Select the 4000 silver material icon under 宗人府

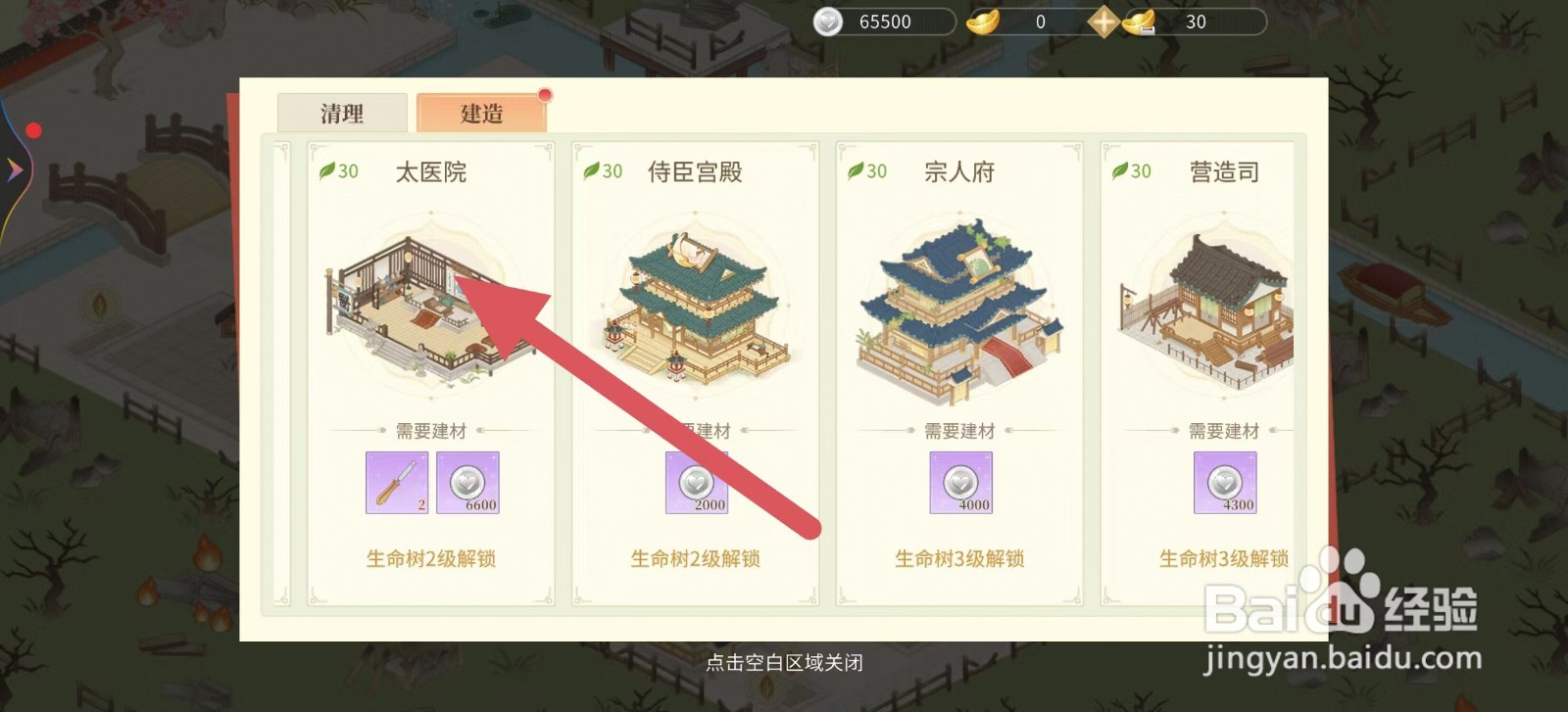961,482
